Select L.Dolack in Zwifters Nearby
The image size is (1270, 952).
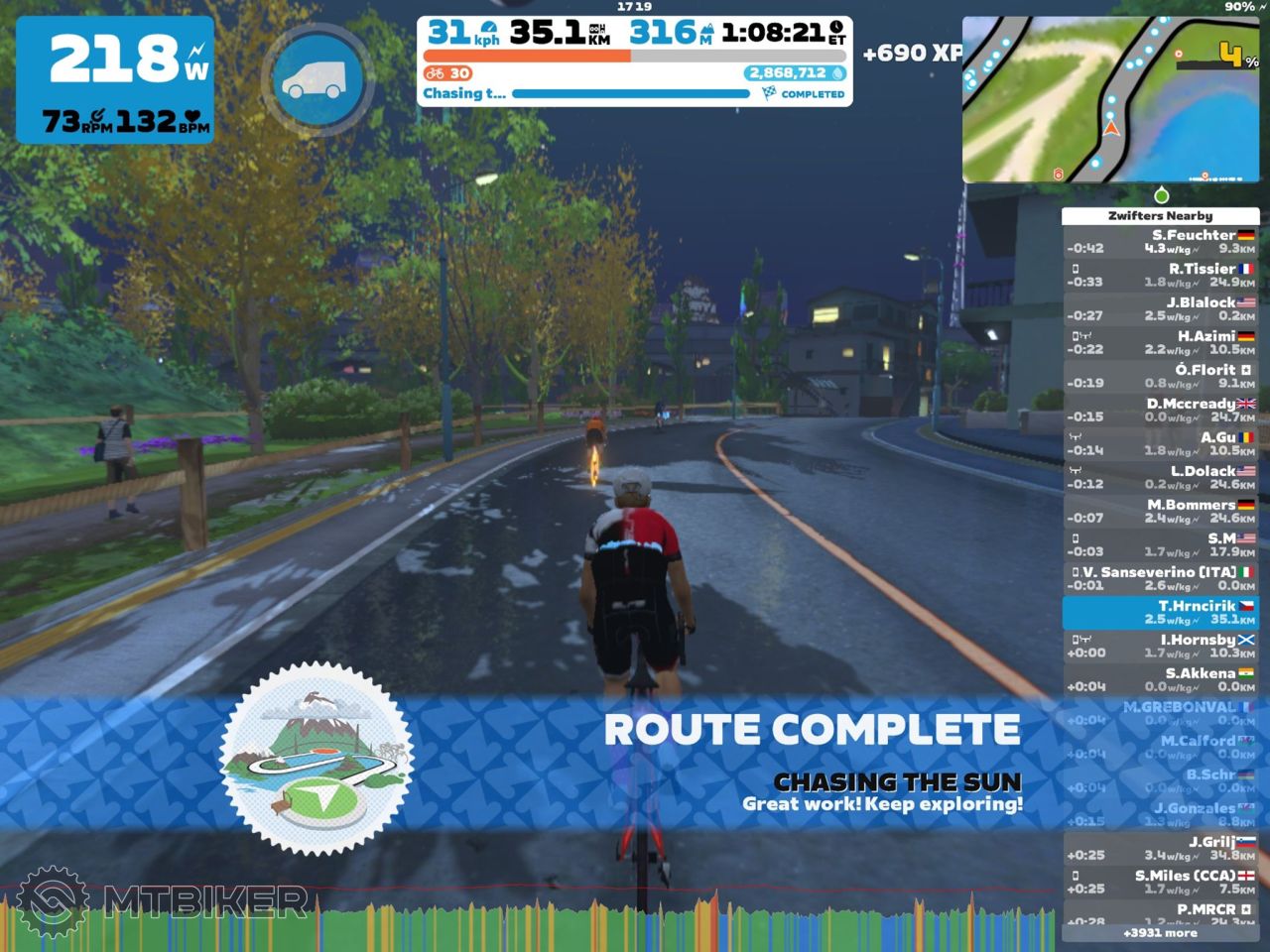(x=1160, y=478)
